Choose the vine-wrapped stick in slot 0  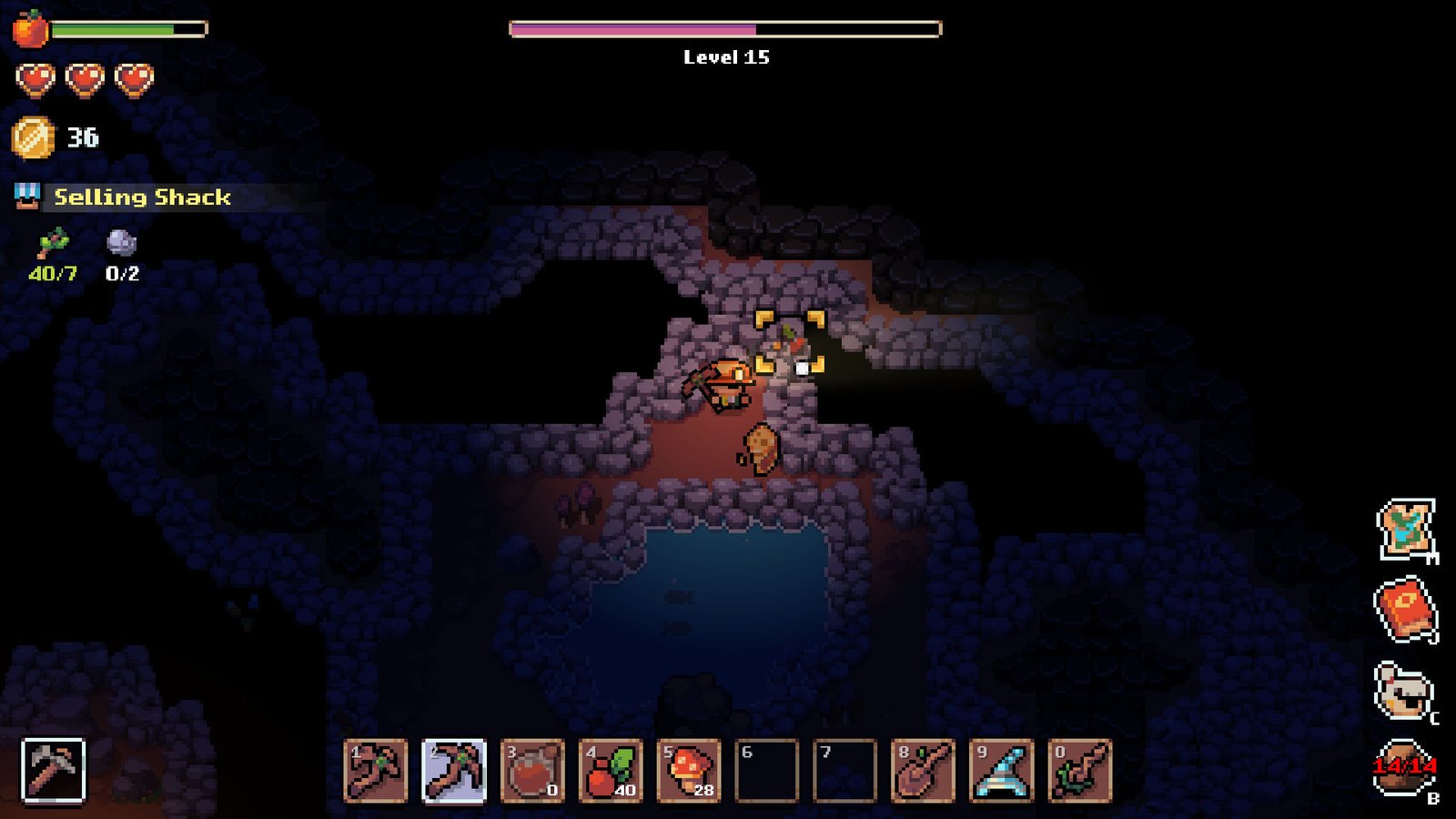(1080, 771)
